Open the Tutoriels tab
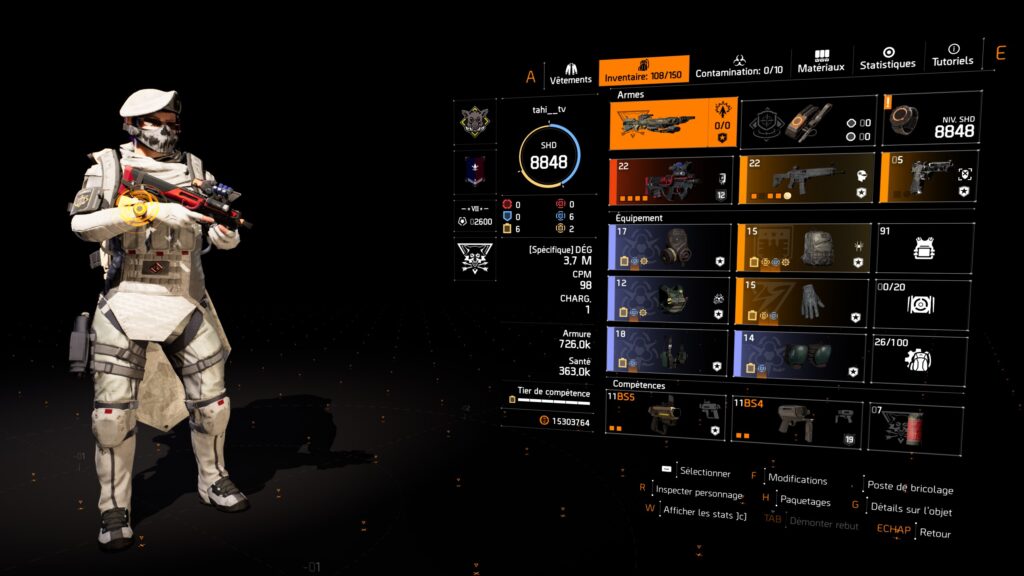Image resolution: width=1024 pixels, height=576 pixels. point(952,55)
